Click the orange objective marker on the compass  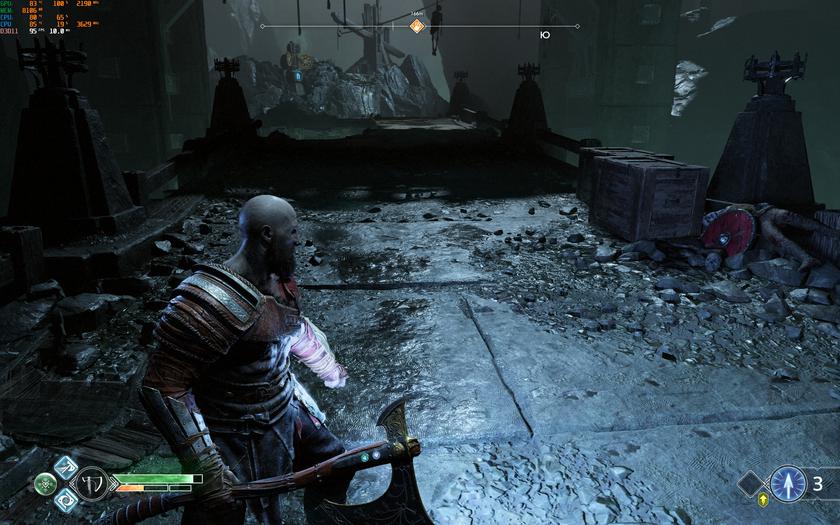click(418, 26)
